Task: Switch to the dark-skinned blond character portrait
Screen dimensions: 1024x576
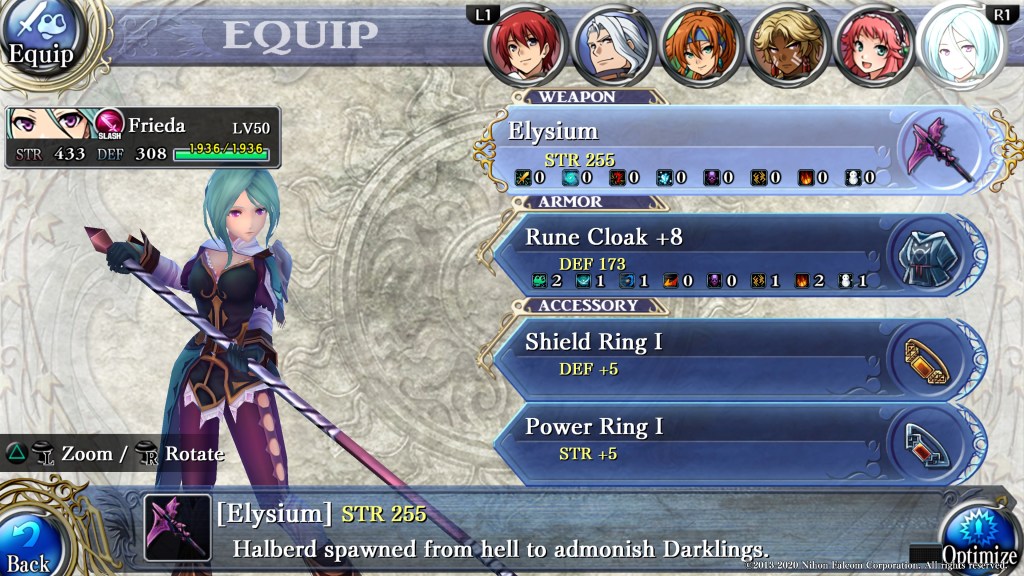Action: pos(785,46)
